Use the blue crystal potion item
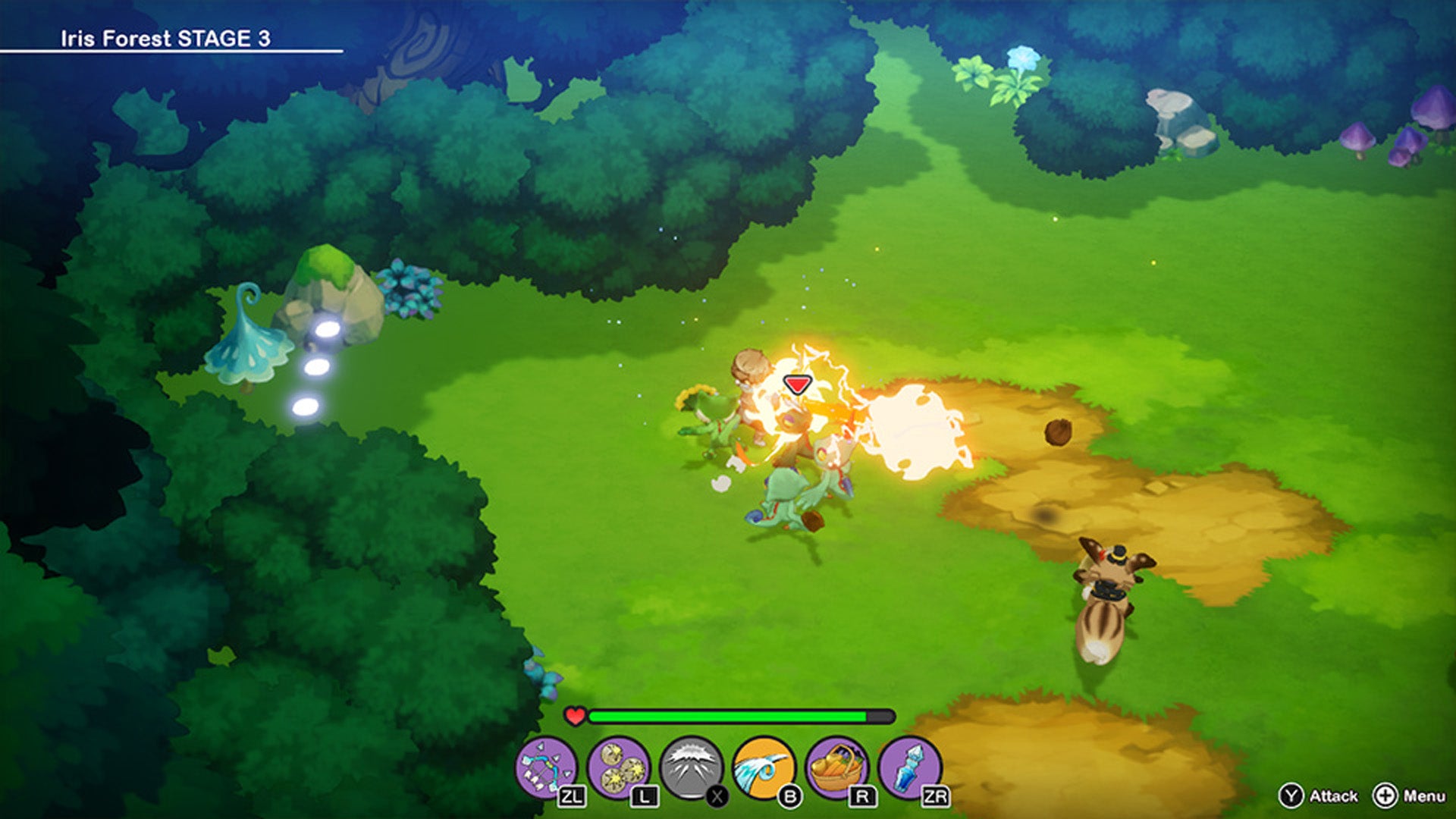The width and height of the screenshot is (1456, 819). coord(909,768)
